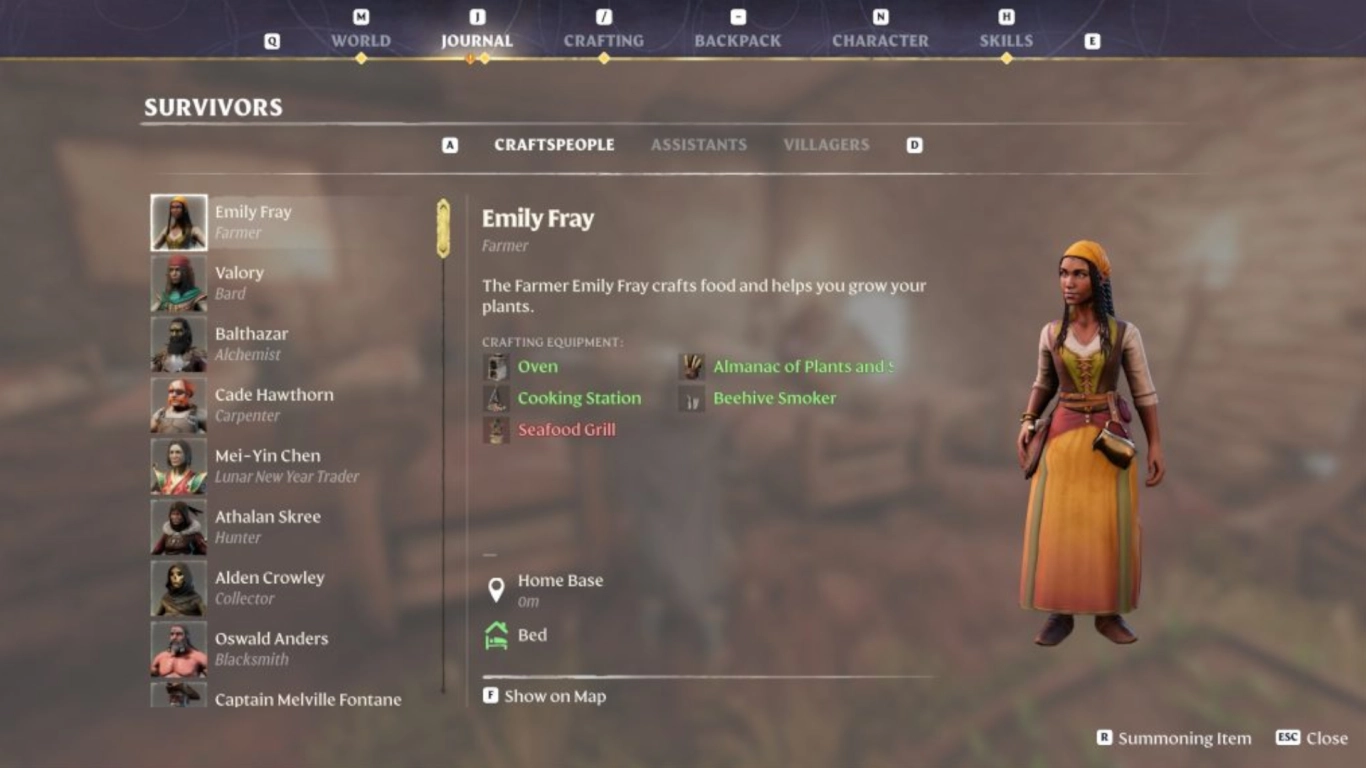Select the green Bed icon
Viewport: 1366px width, 768px height.
[x=496, y=634]
